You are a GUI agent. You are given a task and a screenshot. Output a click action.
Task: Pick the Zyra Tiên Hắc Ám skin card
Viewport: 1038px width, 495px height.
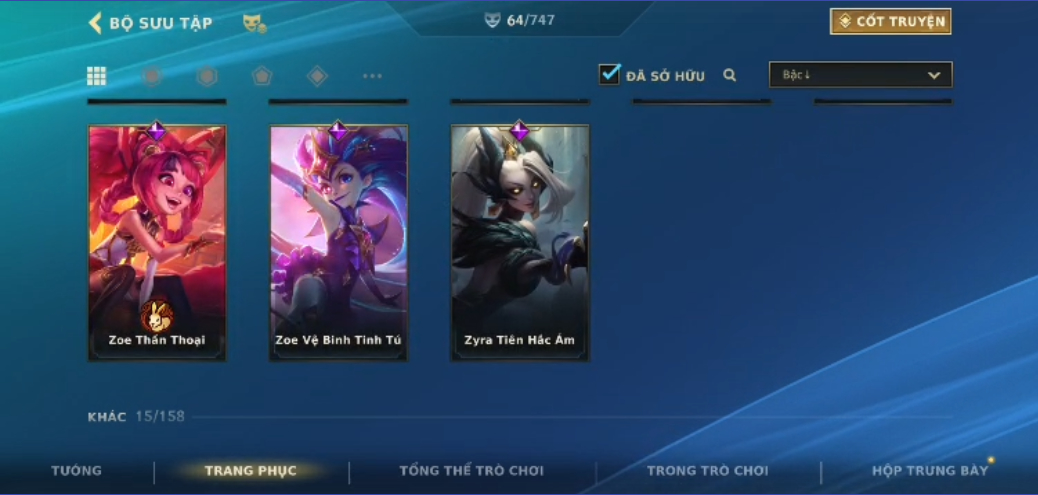(519, 242)
